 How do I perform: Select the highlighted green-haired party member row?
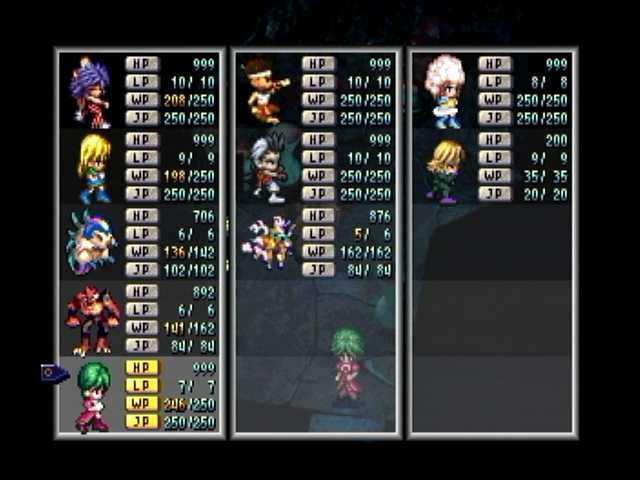(140, 395)
